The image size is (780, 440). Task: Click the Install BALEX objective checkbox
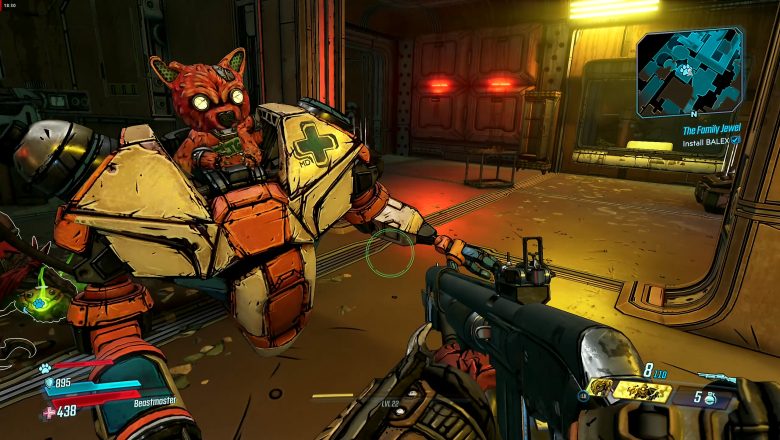point(736,141)
